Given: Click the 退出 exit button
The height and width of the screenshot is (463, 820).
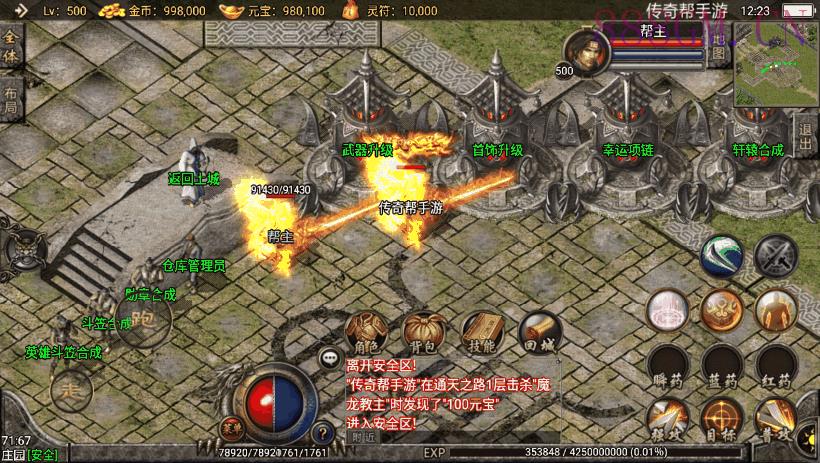Looking at the screenshot, I should pyautogui.click(x=807, y=133).
